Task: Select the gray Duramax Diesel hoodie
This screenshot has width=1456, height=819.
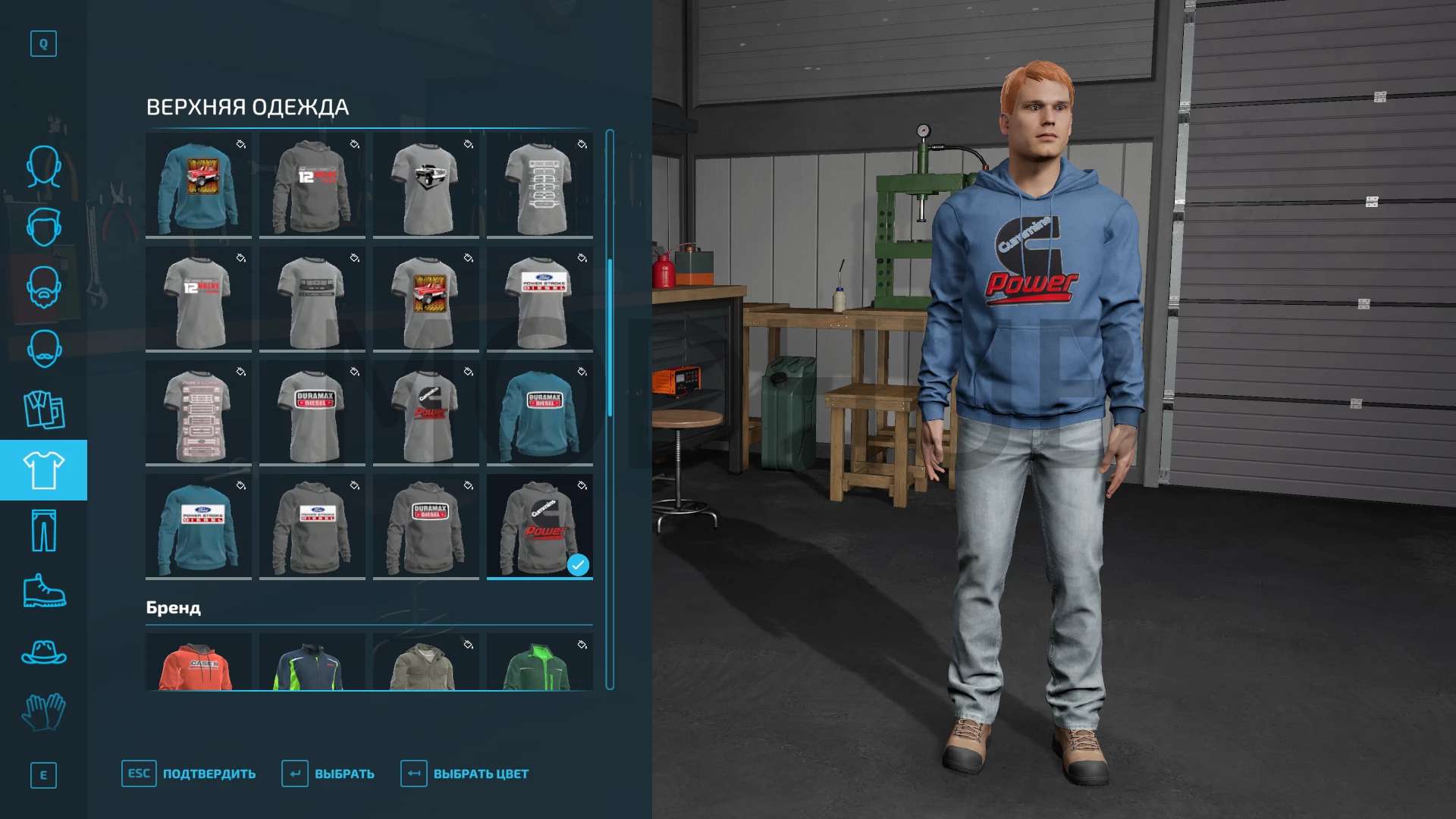Action: click(426, 527)
